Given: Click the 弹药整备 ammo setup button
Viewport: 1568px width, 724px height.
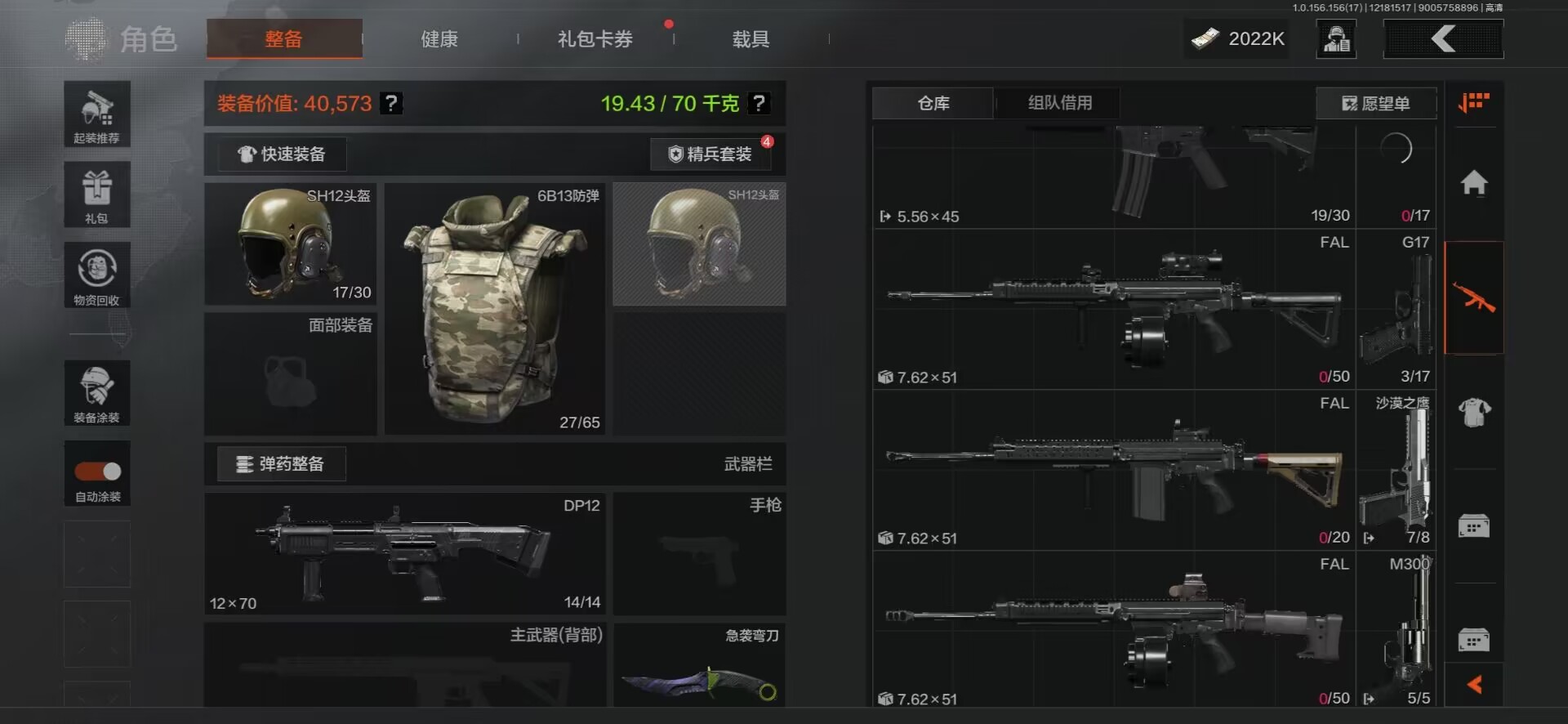Looking at the screenshot, I should pyautogui.click(x=281, y=464).
